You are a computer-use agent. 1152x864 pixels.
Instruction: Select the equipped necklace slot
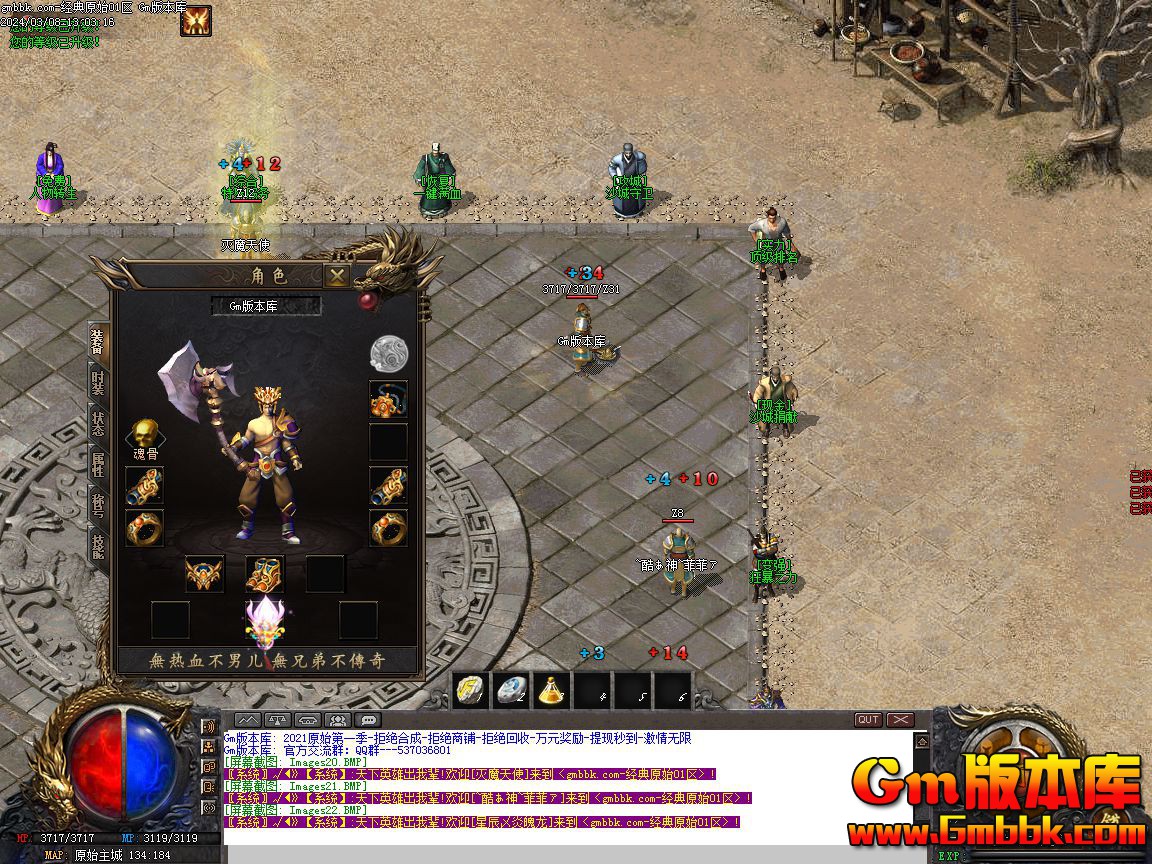point(388,399)
